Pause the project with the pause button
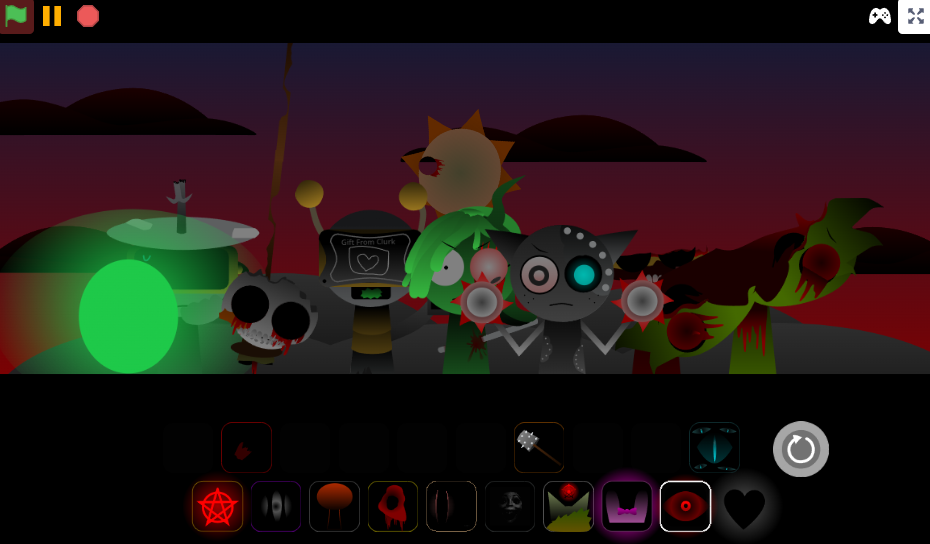The width and height of the screenshot is (930, 544). pos(52,16)
